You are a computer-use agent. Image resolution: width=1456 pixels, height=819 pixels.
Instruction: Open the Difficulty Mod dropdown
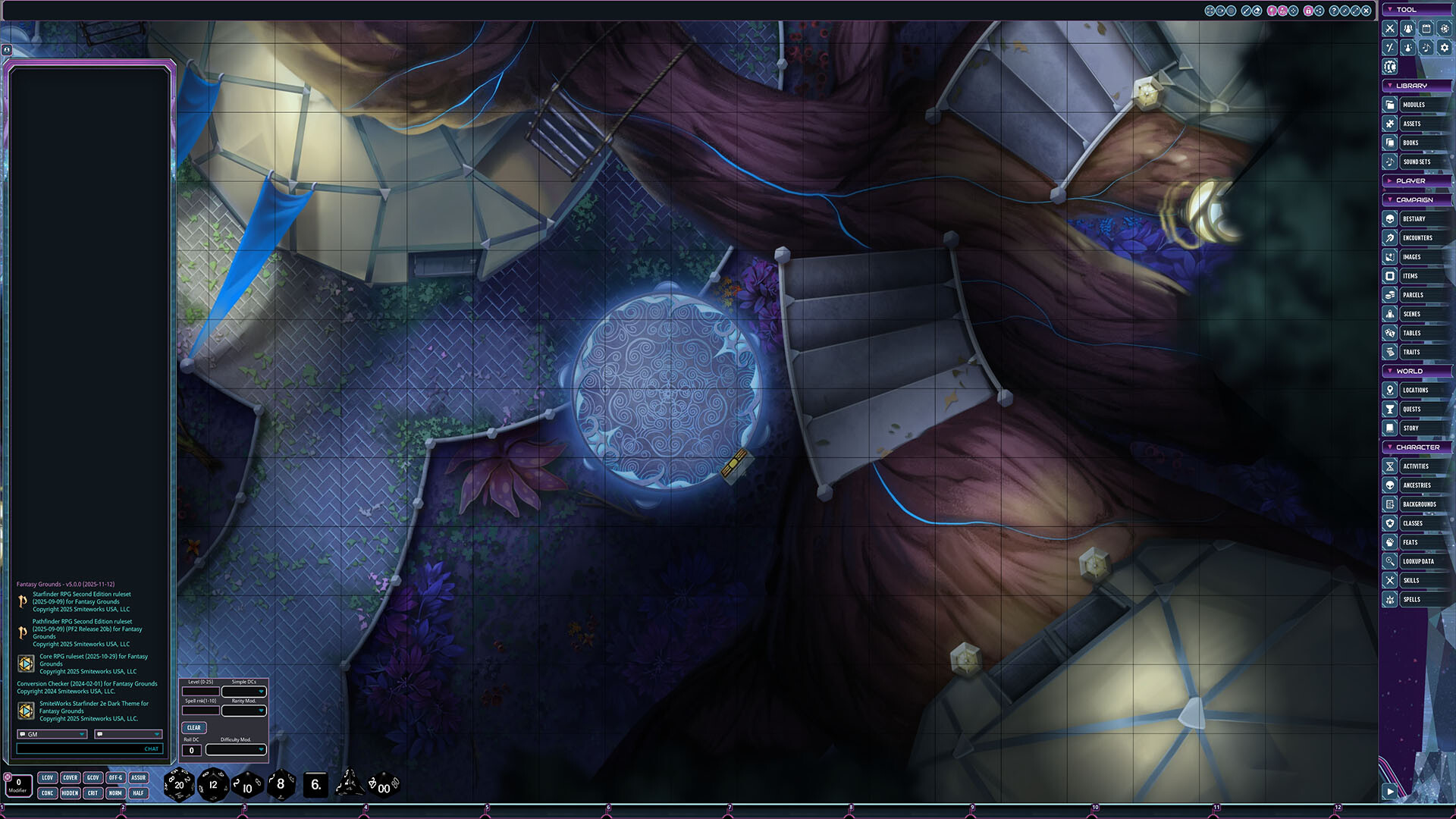237,749
